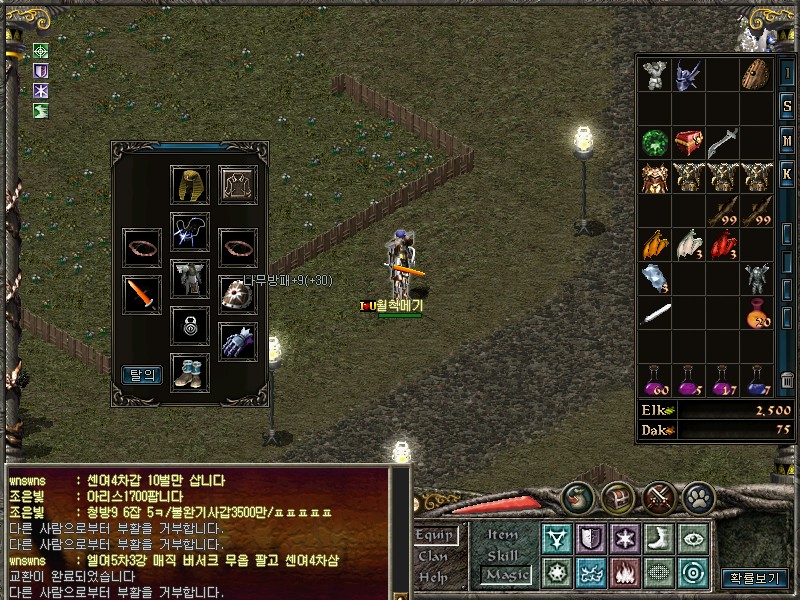Viewport: 800px width, 600px height.
Task: Select the orange sword weapon slot
Action: (x=141, y=294)
